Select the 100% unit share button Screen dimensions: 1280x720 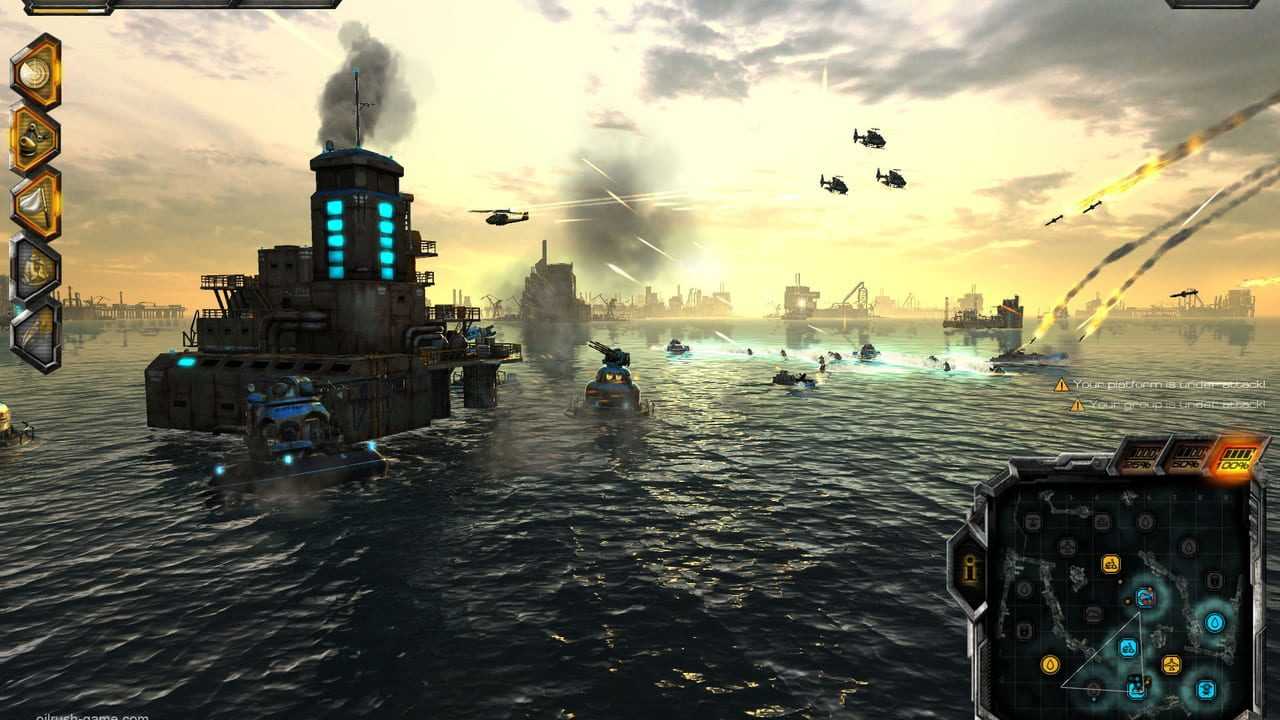point(1235,459)
